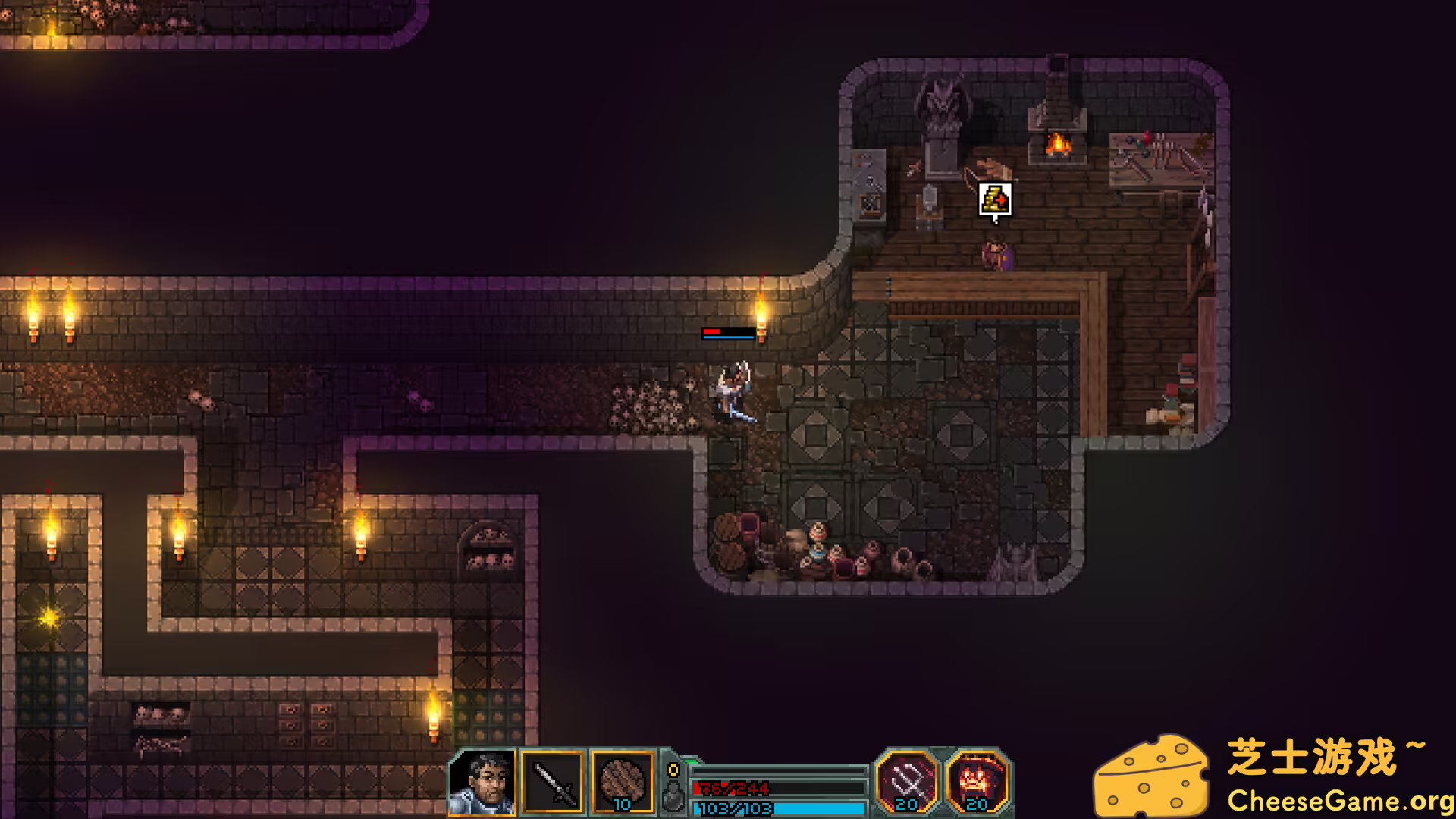Click the knight character portrait
The height and width of the screenshot is (819, 1456).
[482, 783]
